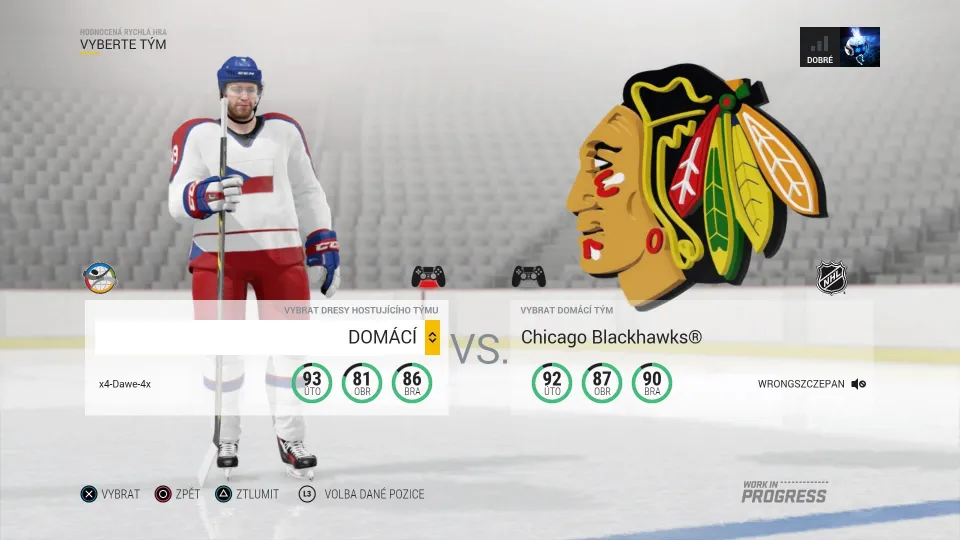The height and width of the screenshot is (540, 960).
Task: Toggle the speaker icon next to WRONGSZCZEPAN
Action: pos(859,384)
